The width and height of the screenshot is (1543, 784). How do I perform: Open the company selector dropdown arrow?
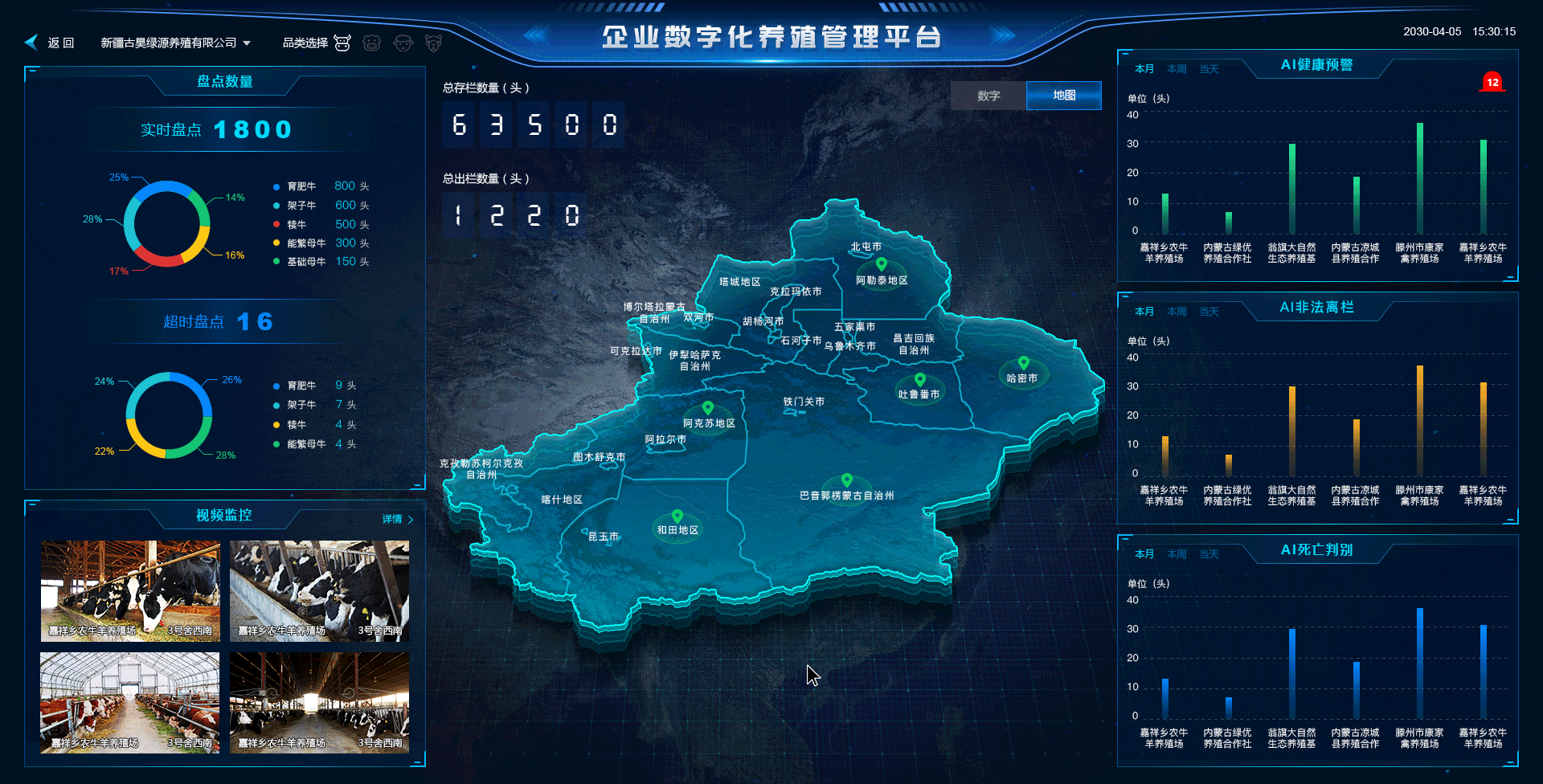[247, 43]
